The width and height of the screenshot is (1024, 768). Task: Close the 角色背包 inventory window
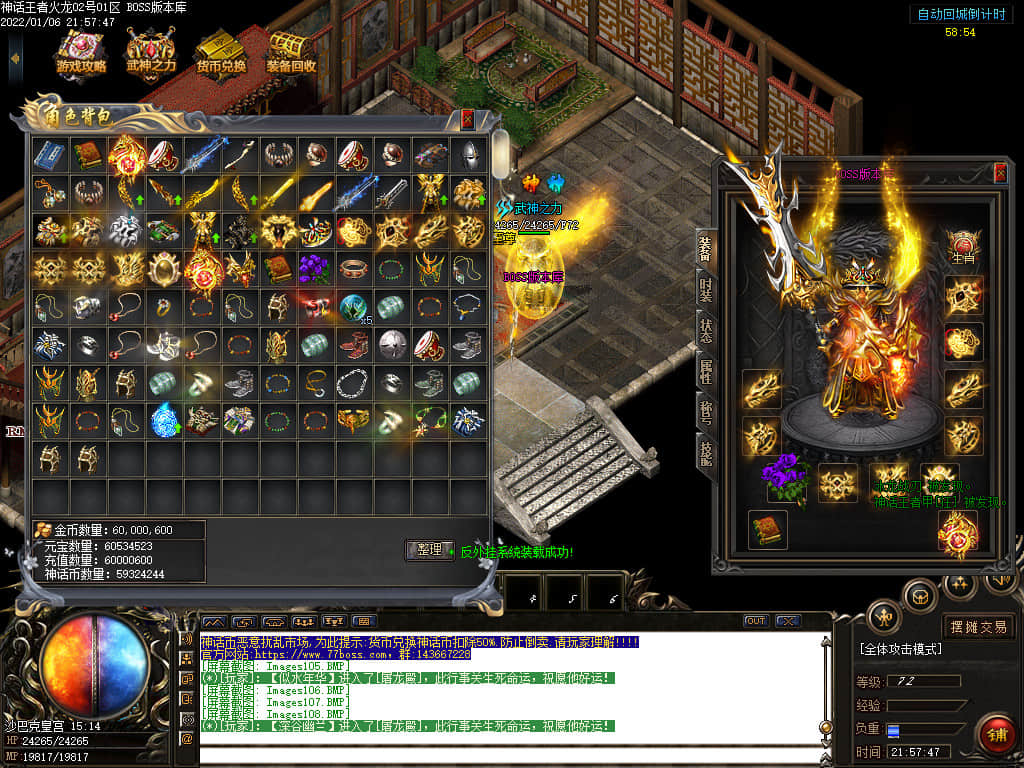(467, 119)
